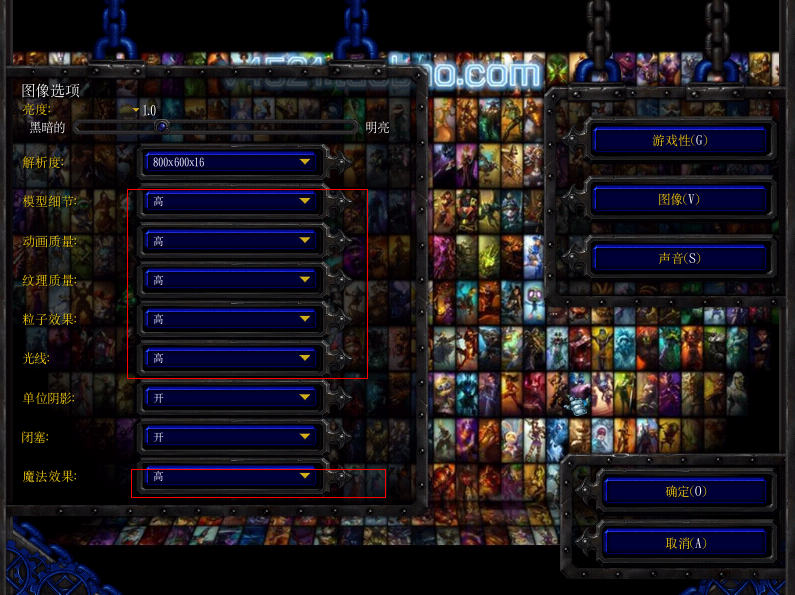Image resolution: width=795 pixels, height=595 pixels.
Task: Select the 粒子效果 particle effects dropdown
Action: coord(231,319)
